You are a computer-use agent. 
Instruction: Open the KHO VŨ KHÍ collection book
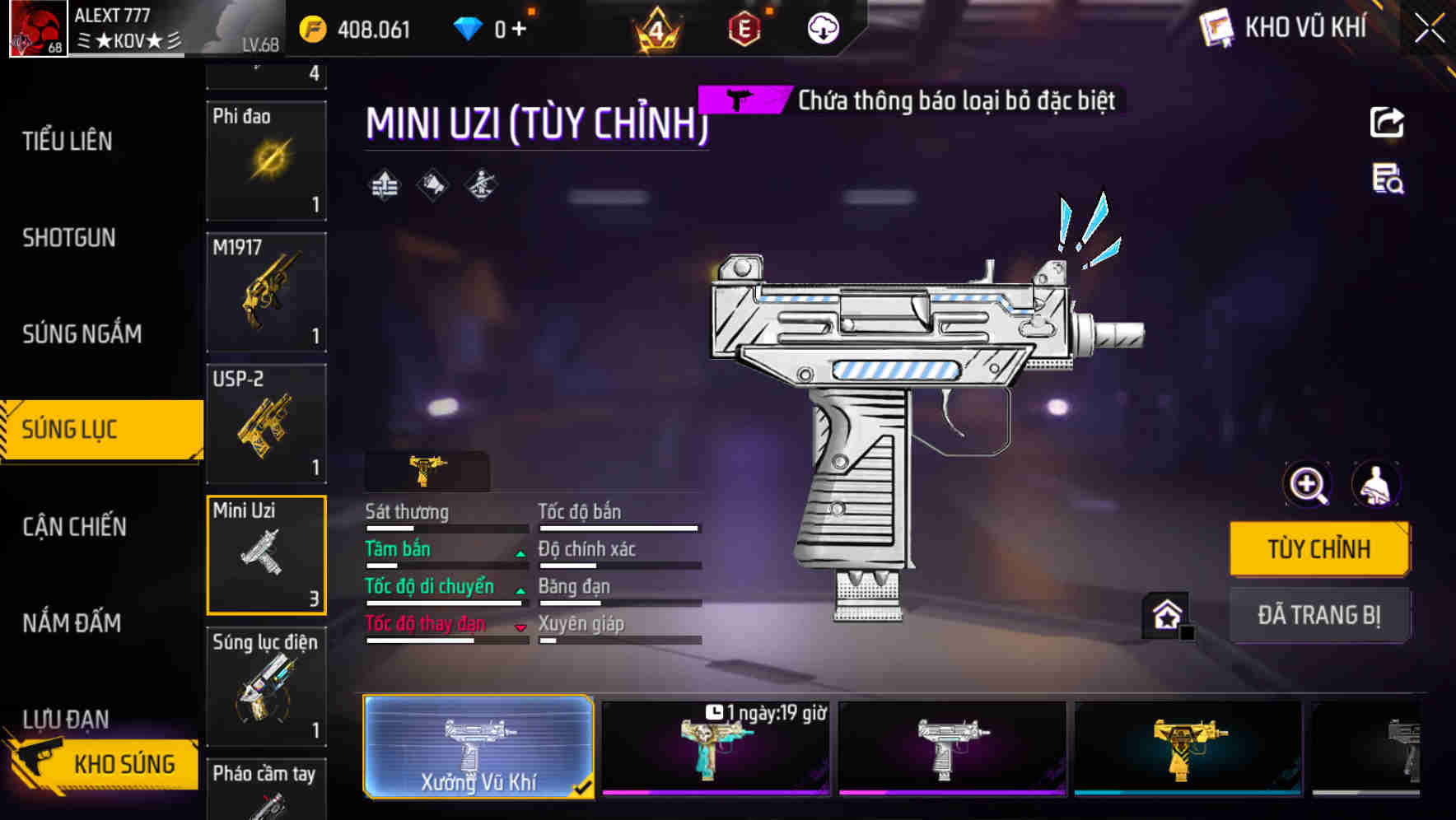point(1283,28)
